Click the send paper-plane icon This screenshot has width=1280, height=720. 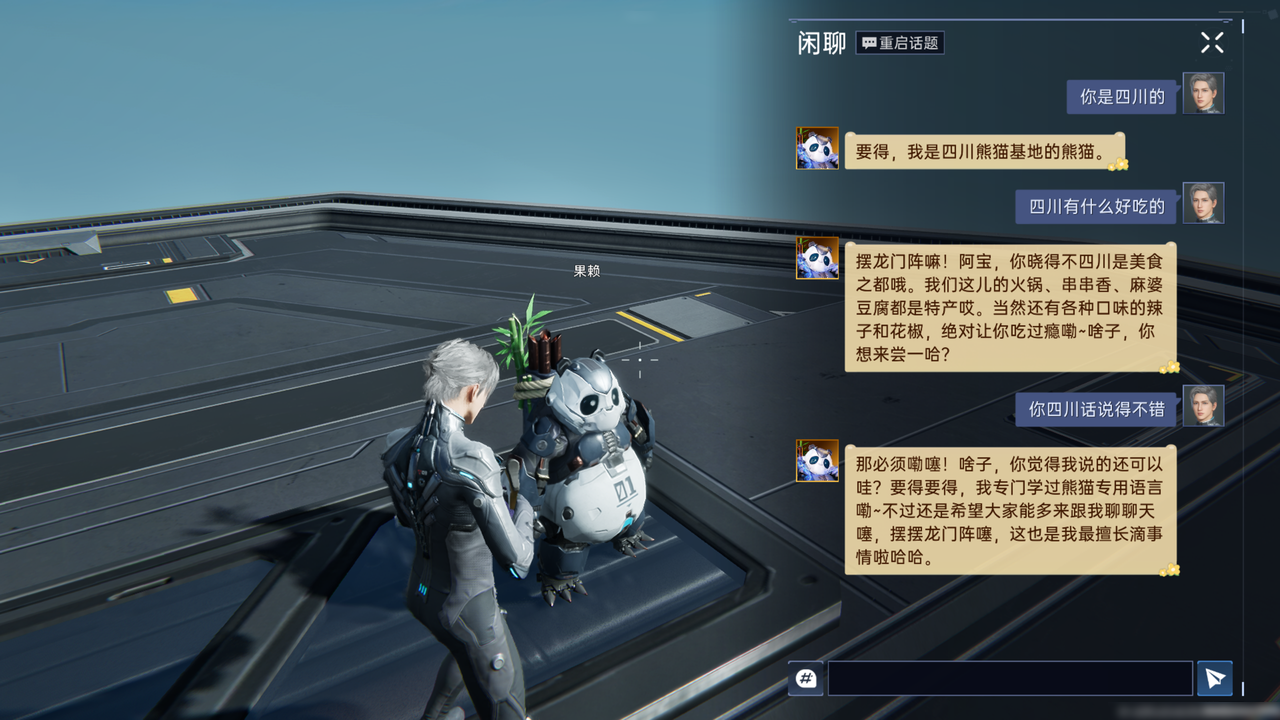[x=1215, y=678]
